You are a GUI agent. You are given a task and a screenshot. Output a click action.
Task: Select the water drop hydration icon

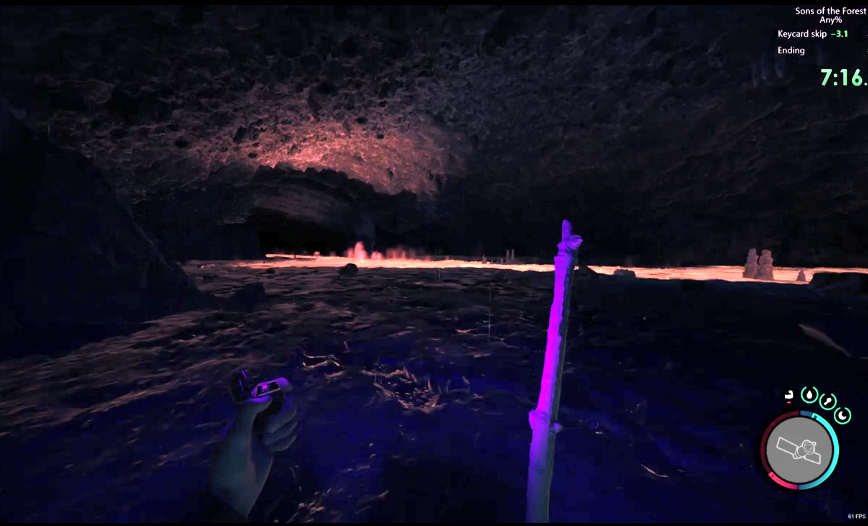click(809, 394)
